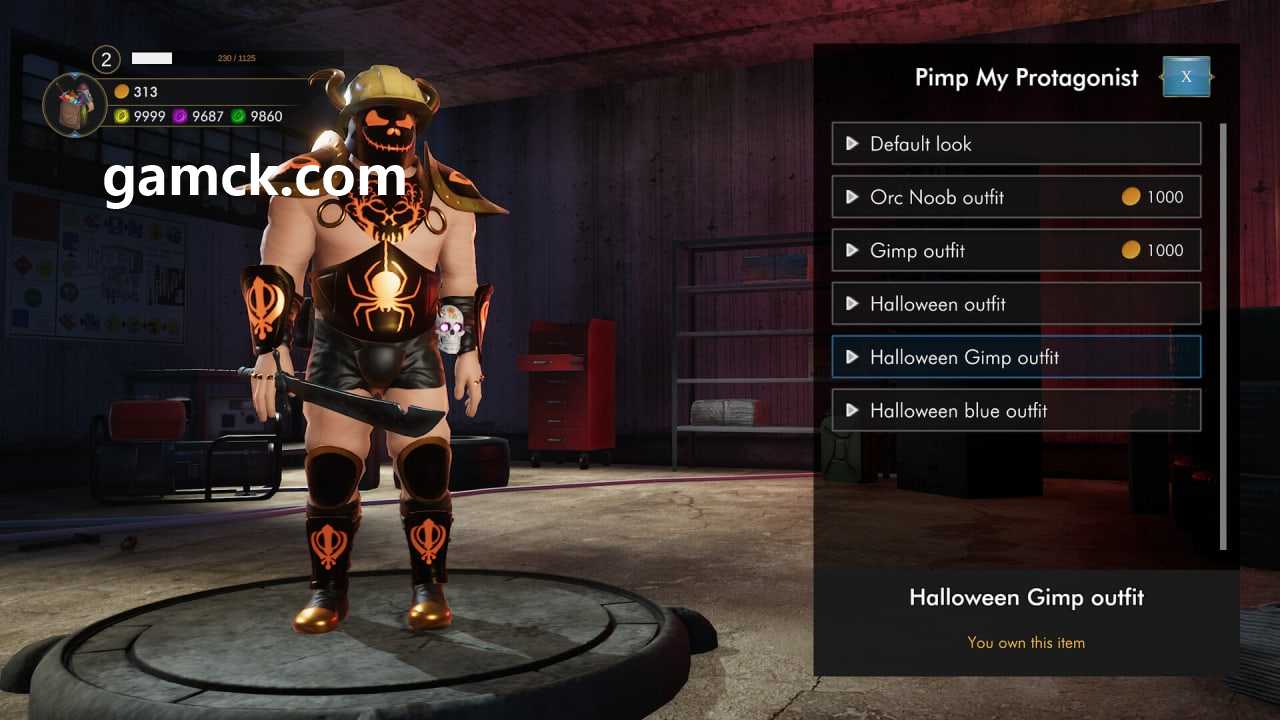Close the Pimp My Protagonist panel
Image resolution: width=1280 pixels, height=720 pixels.
[x=1186, y=77]
